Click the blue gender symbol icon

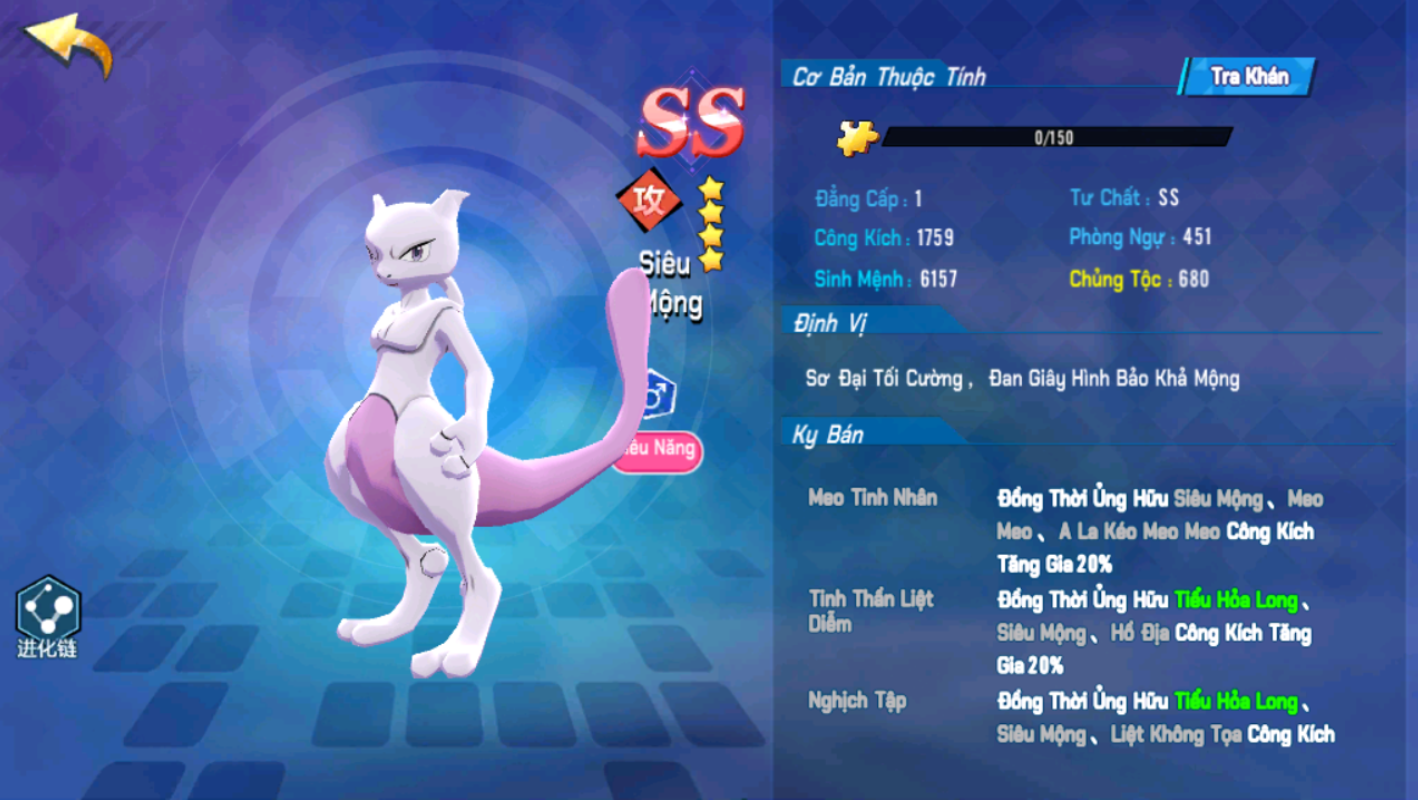(x=658, y=396)
